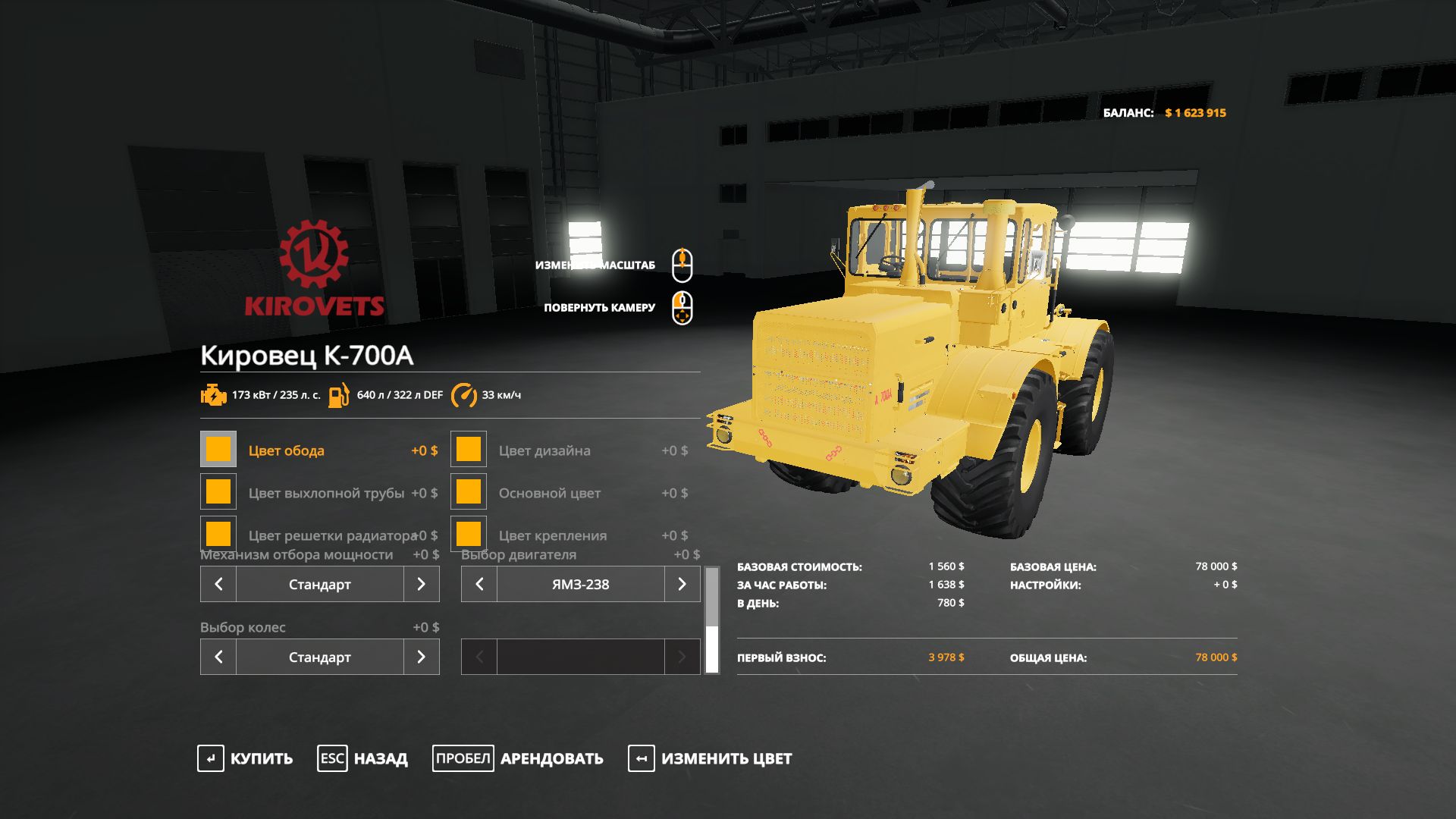Click ИЗМЕНИТЬ ЦВЕТ at the bottom
1456x819 pixels.
726,758
